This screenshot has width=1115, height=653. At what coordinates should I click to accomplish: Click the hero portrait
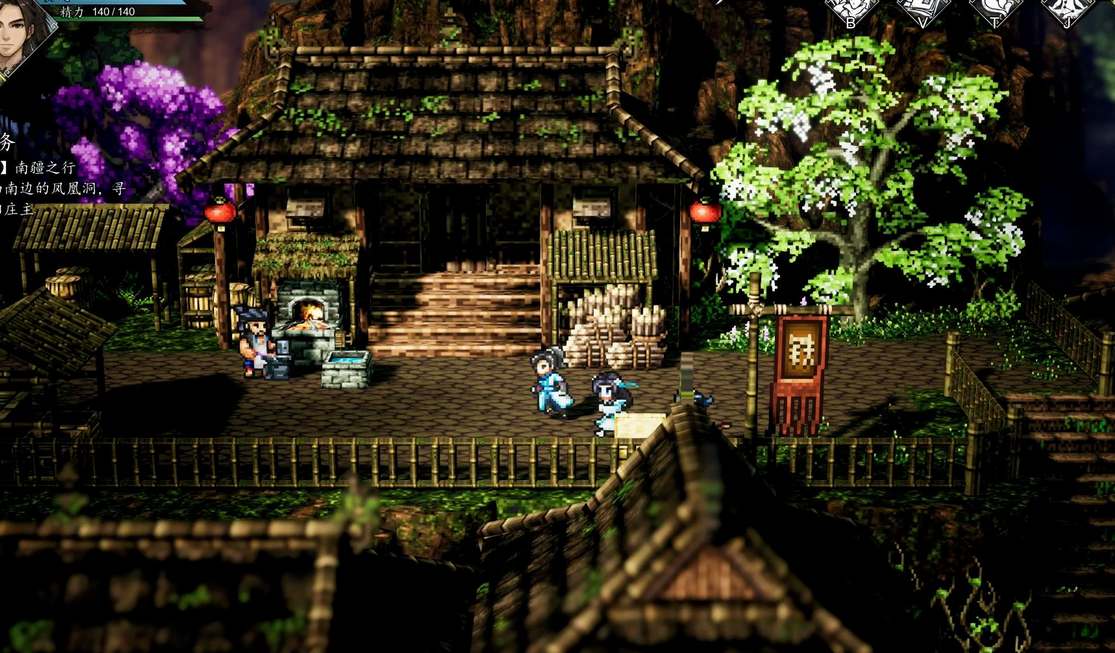(x=22, y=35)
